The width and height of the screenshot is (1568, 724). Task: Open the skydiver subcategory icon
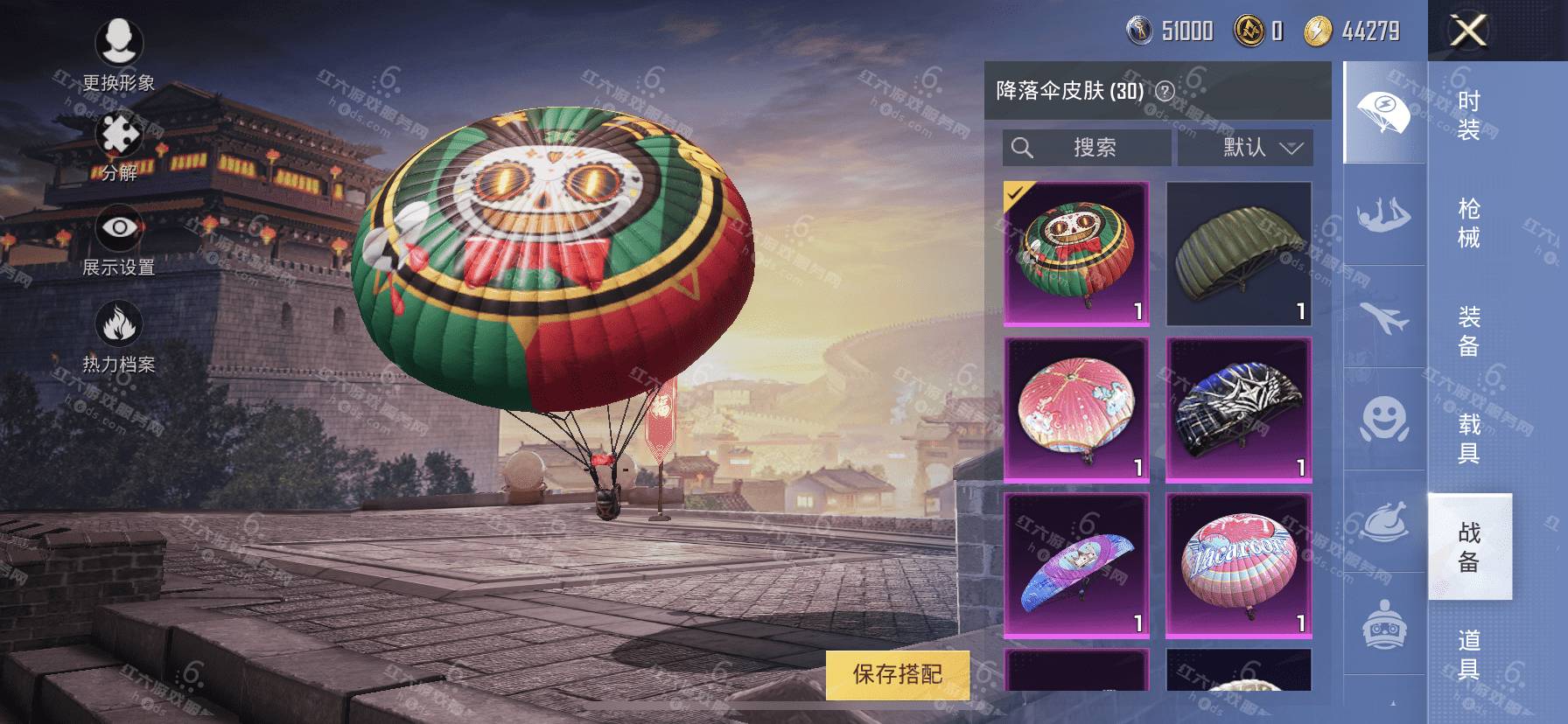tap(1384, 214)
